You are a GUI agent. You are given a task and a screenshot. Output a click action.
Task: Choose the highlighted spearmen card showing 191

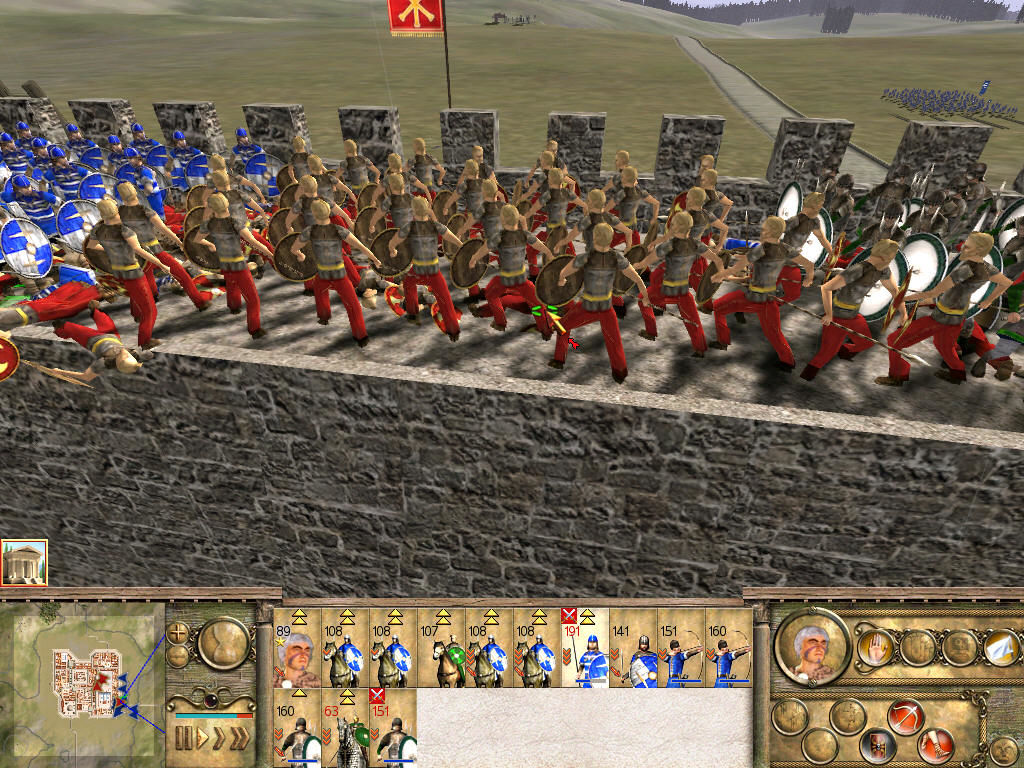[x=585, y=648]
